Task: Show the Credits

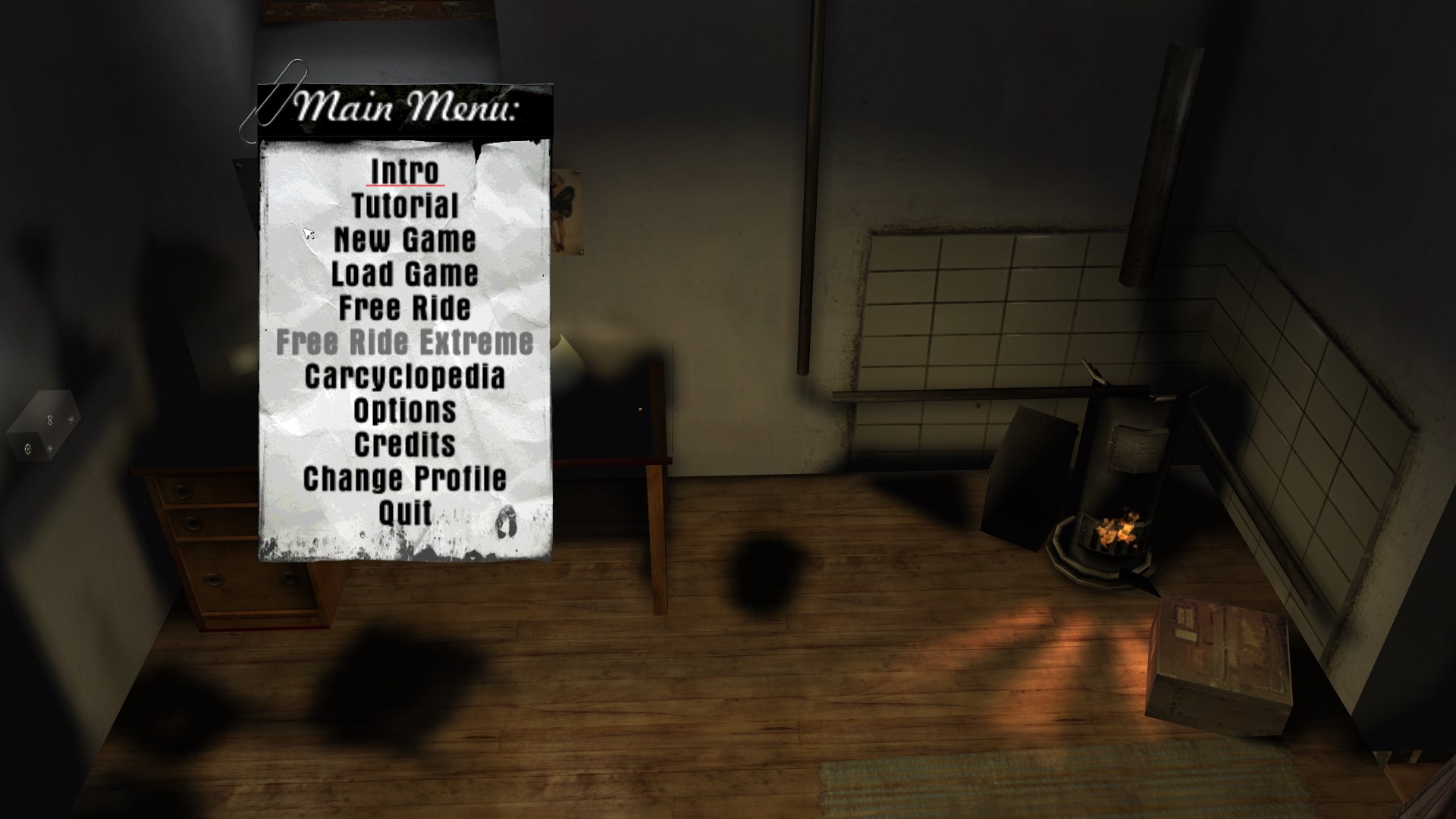Action: pos(404,445)
